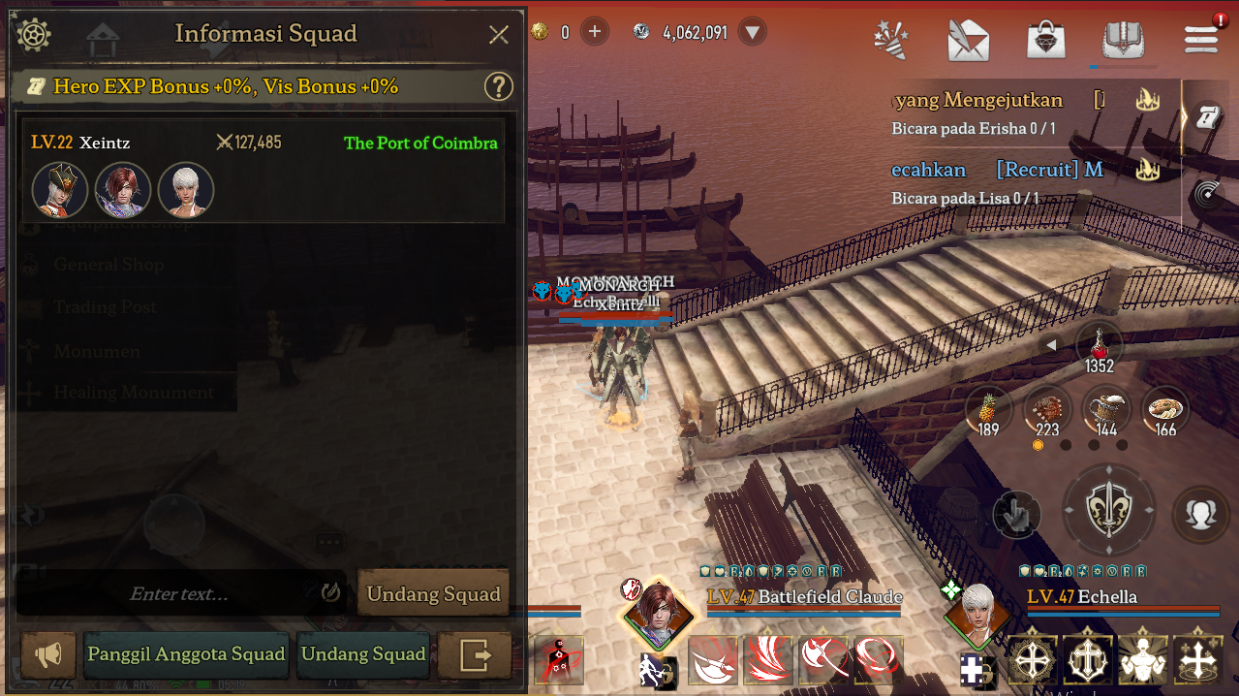This screenshot has width=1239, height=696.
Task: Open the mail envelope icon
Action: (x=968, y=40)
